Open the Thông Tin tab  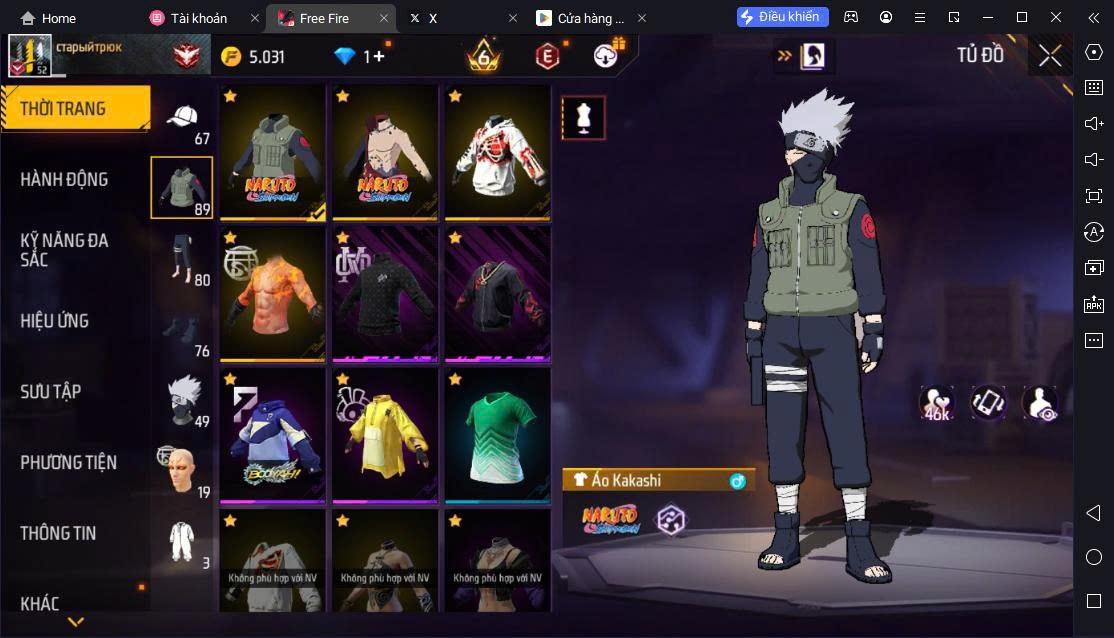[x=58, y=534]
